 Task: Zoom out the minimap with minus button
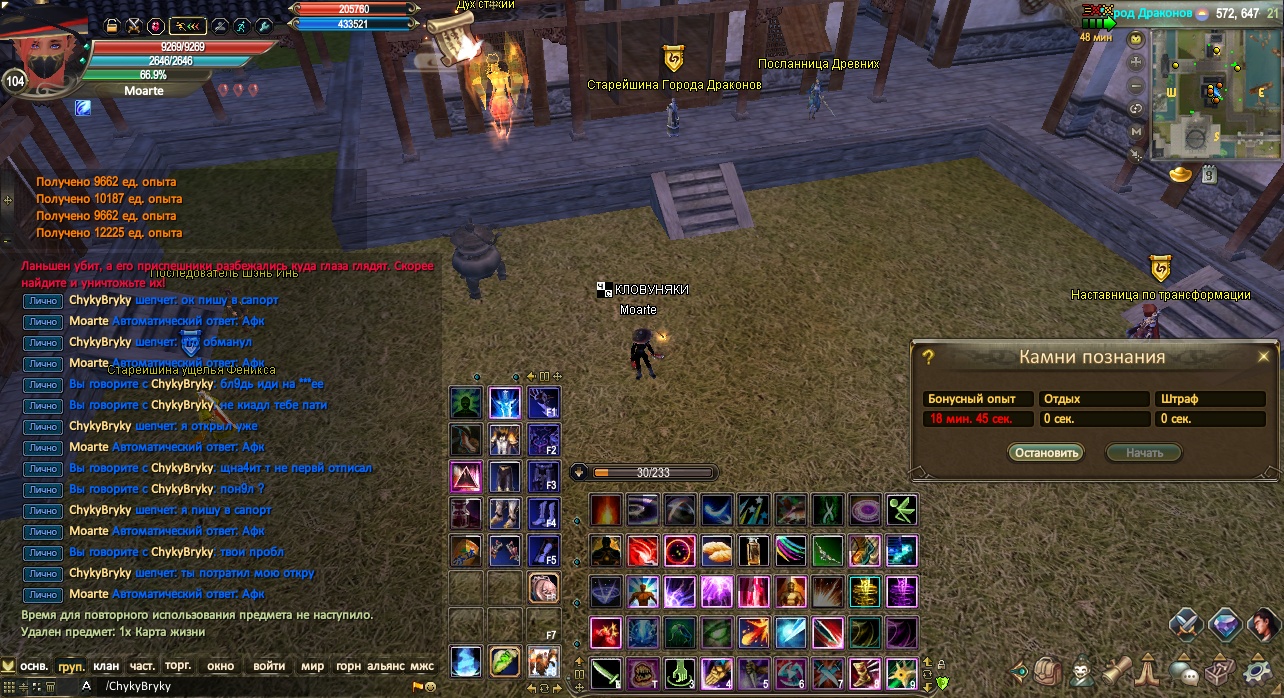tap(1136, 85)
